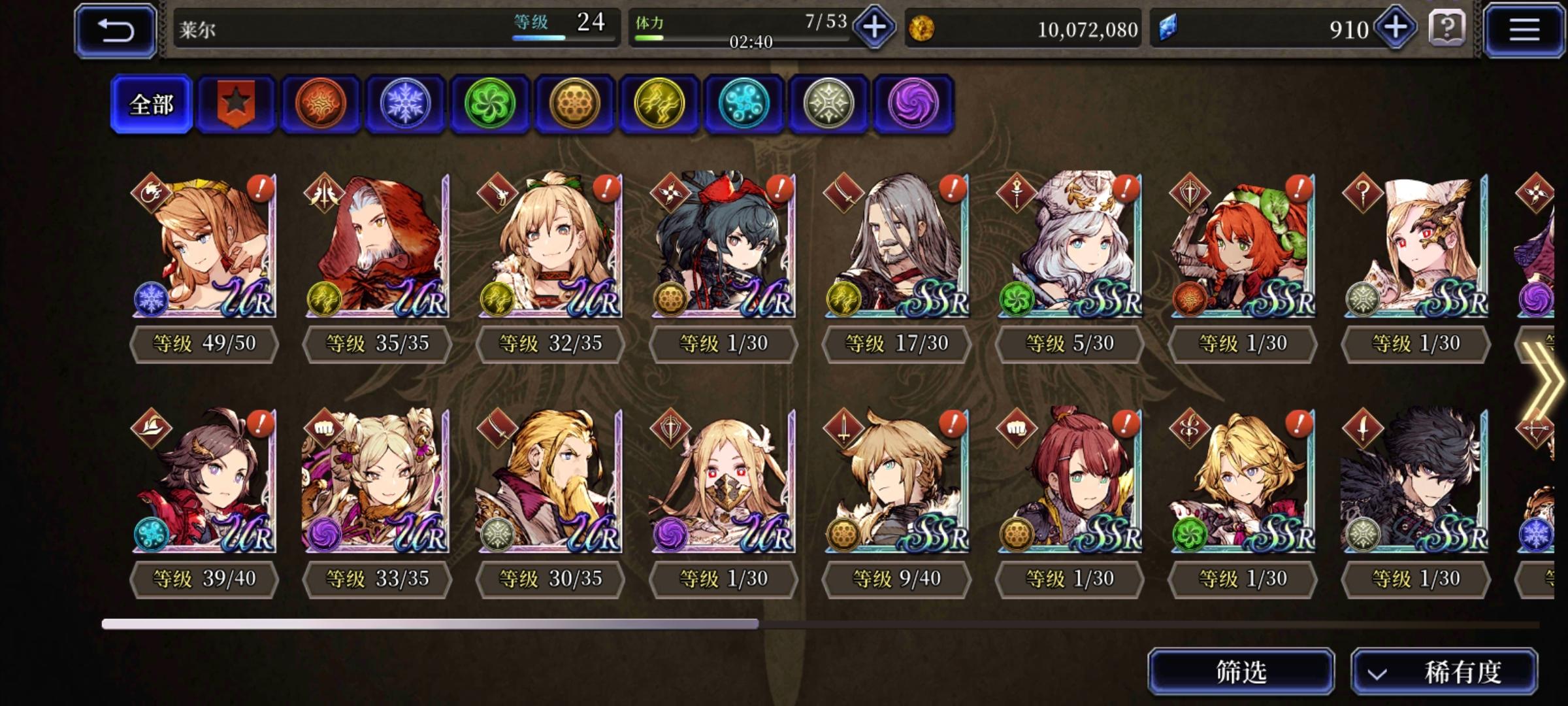Screen dimensions: 1568x706
Task: Select the ice element filter icon
Action: tap(405, 105)
